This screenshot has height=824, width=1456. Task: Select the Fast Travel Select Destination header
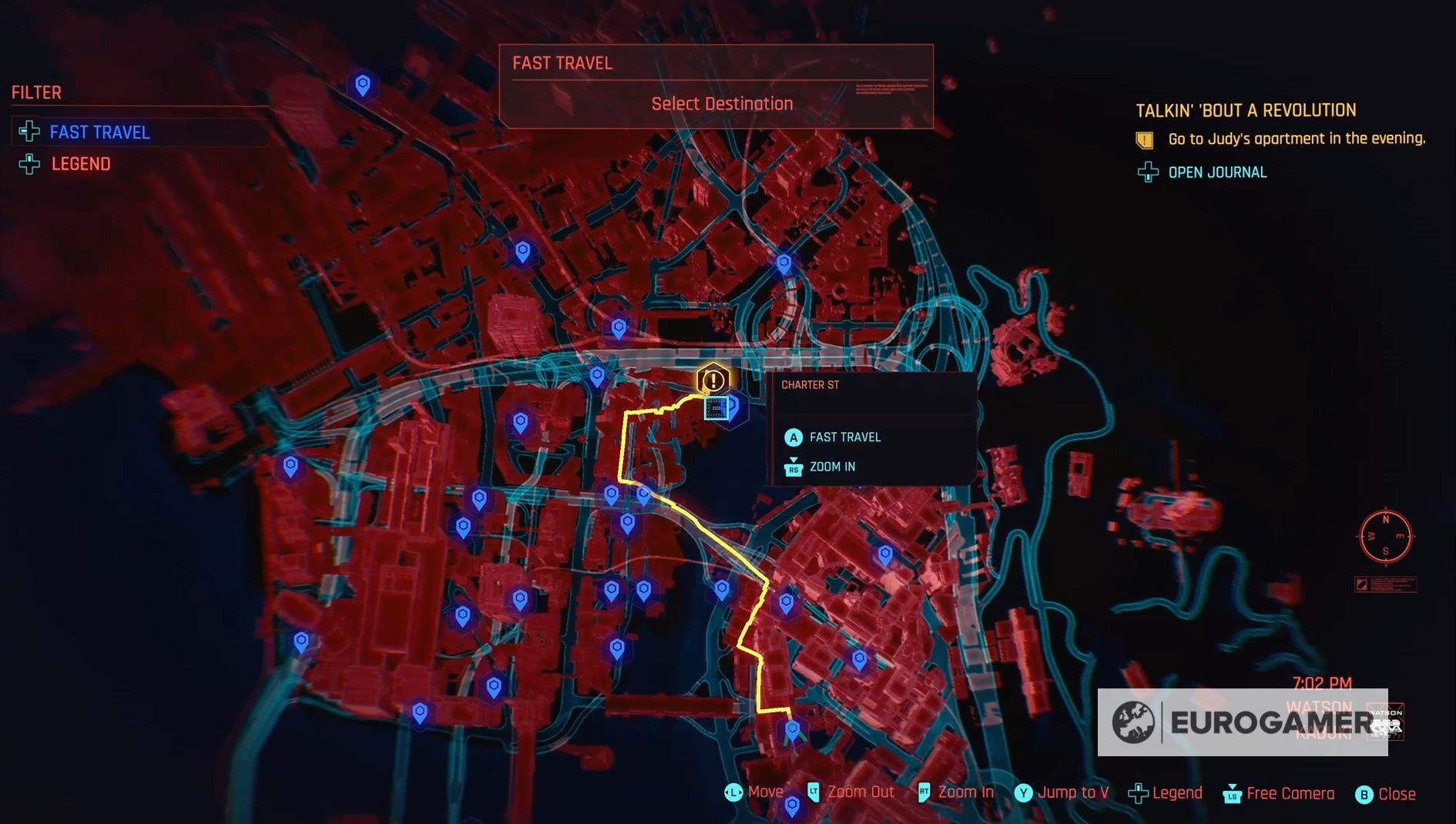click(721, 102)
